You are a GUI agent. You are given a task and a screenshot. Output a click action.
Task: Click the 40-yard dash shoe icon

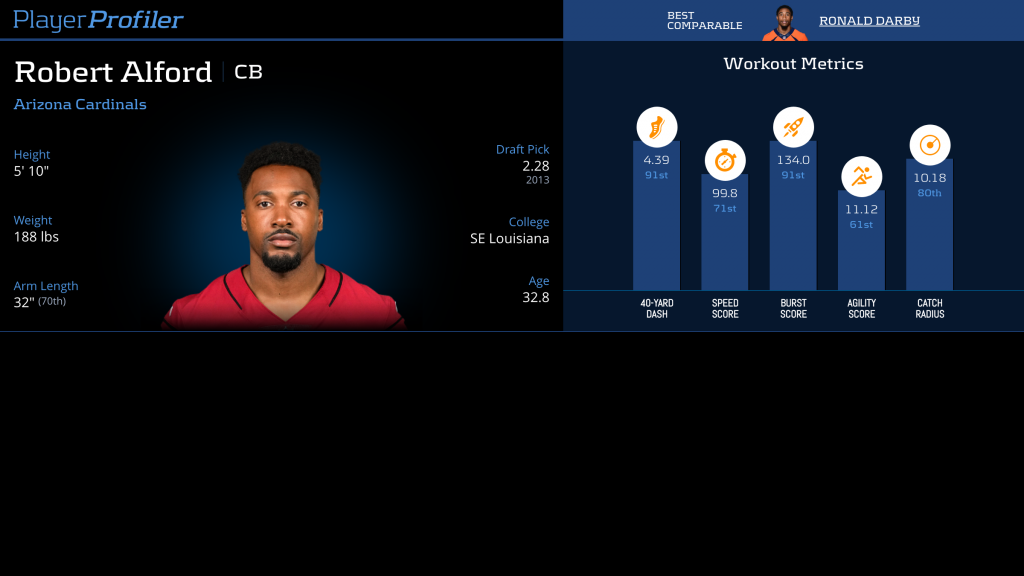(x=657, y=127)
